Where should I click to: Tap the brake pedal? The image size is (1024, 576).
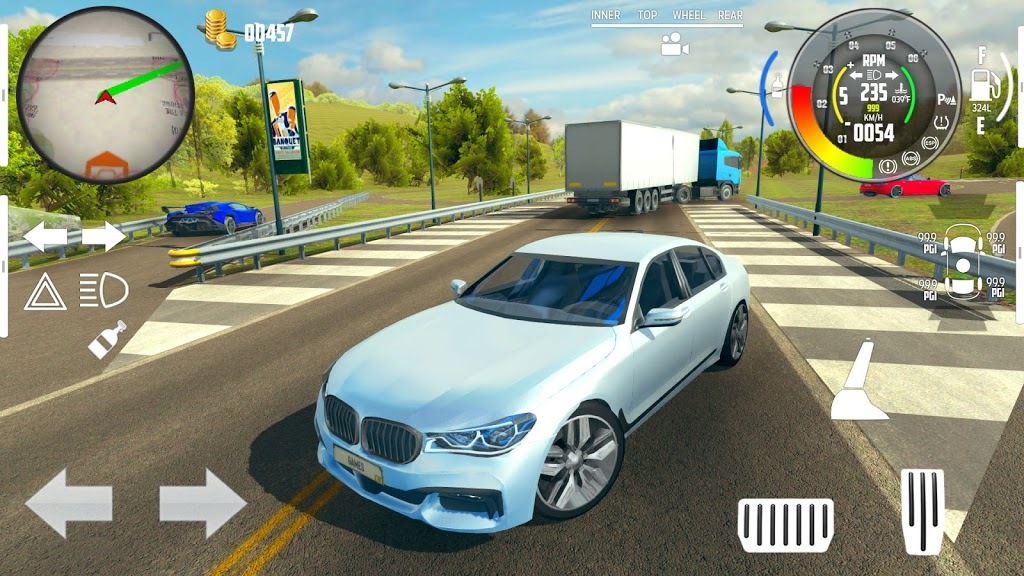(x=785, y=524)
